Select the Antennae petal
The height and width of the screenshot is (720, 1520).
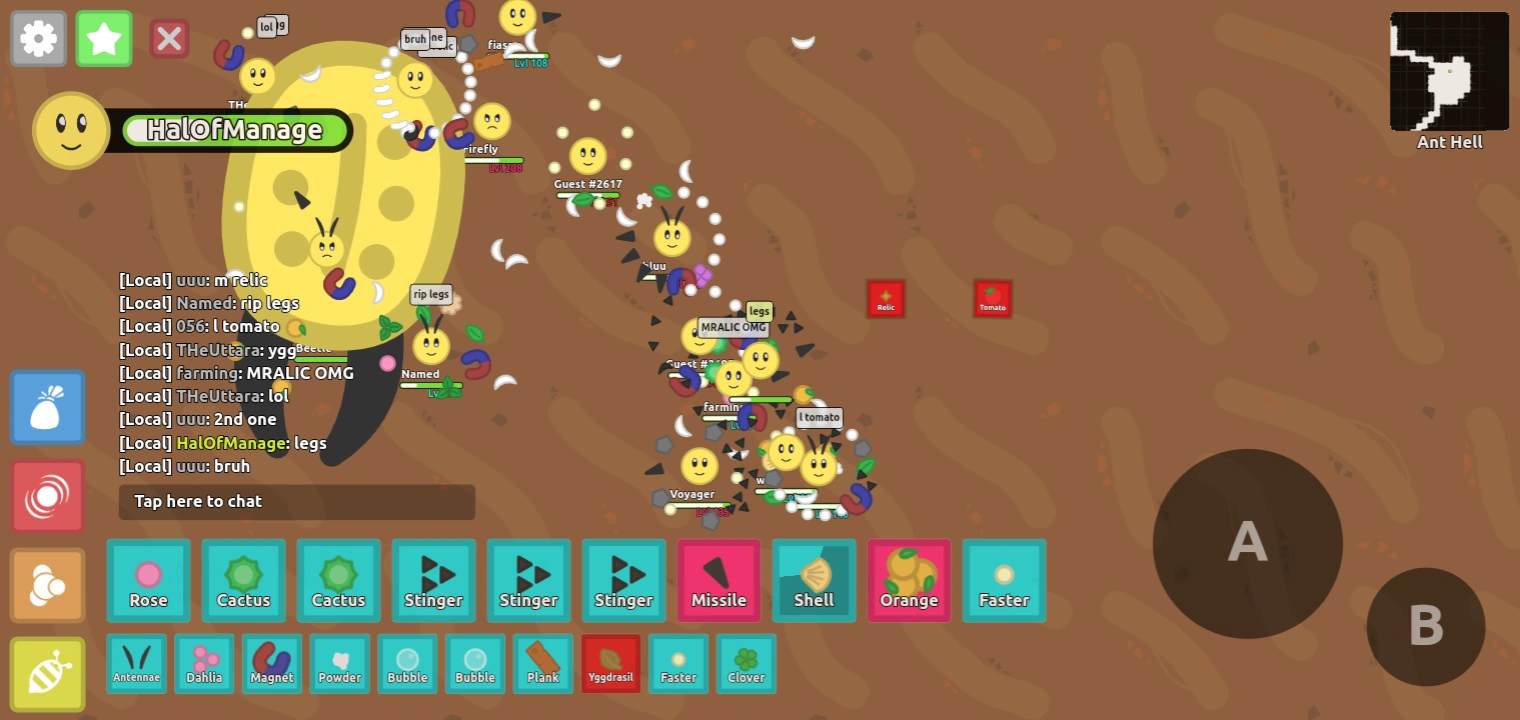tap(136, 663)
